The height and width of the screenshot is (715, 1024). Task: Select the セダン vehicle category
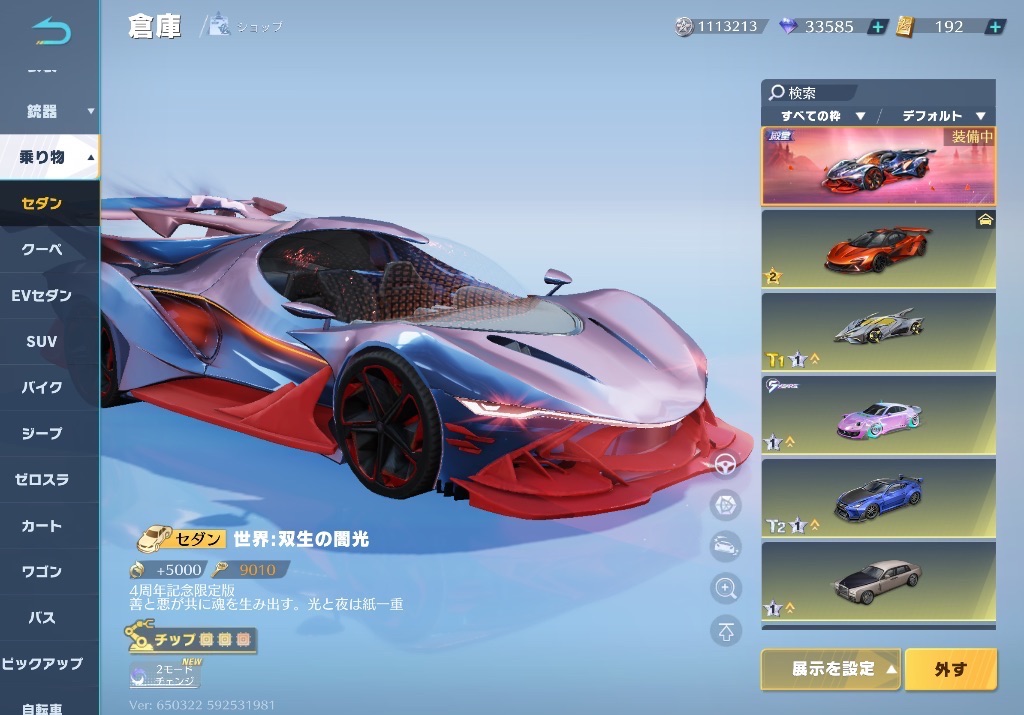coord(43,204)
